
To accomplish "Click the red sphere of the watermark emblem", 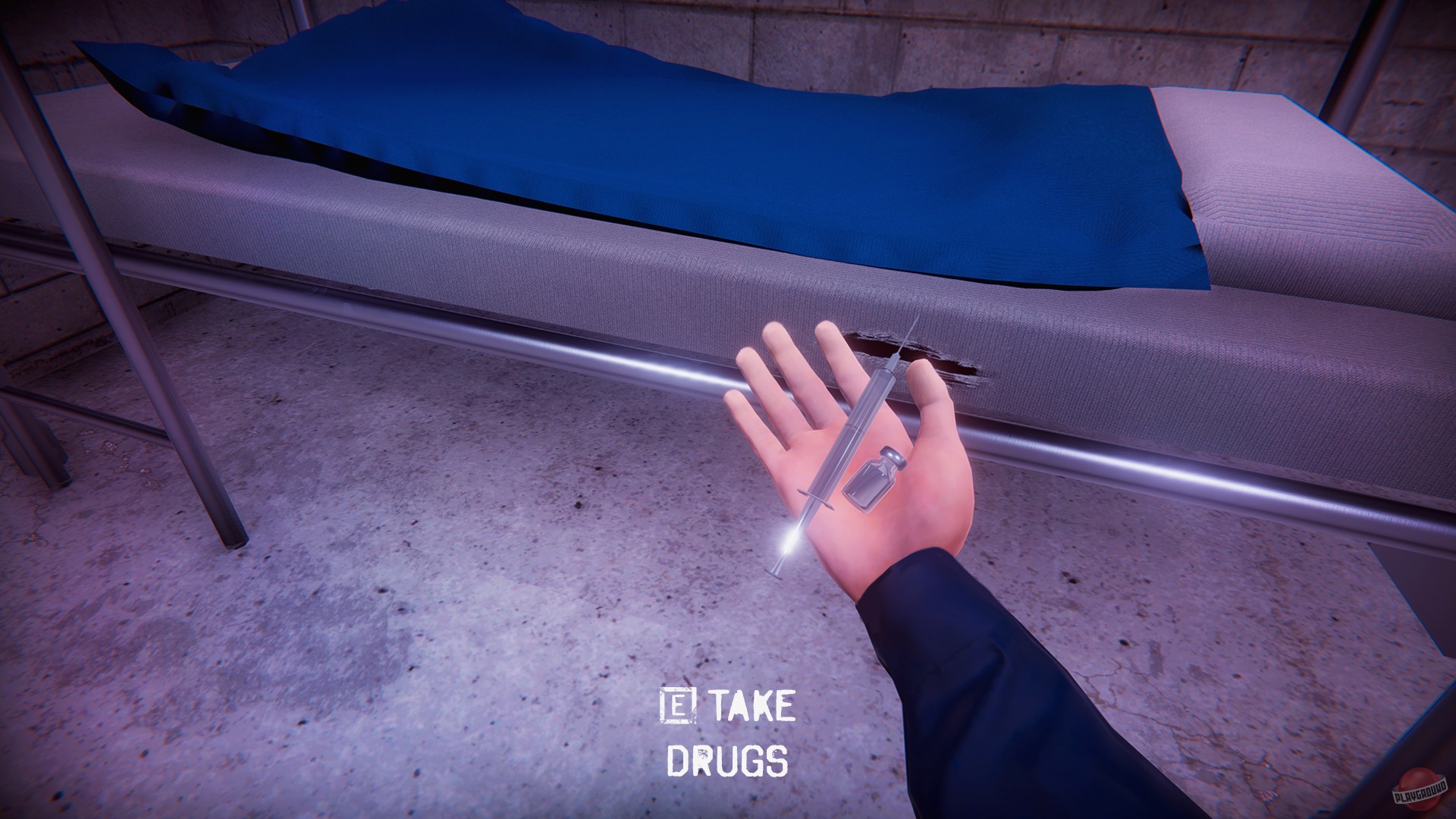I will click(1415, 789).
